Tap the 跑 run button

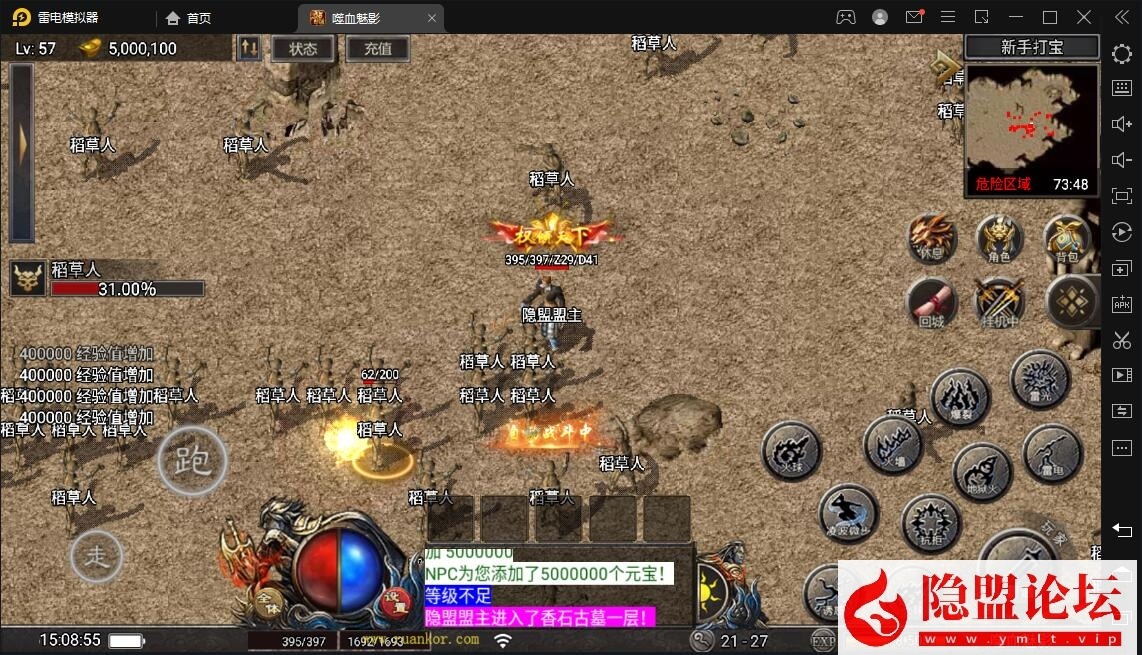192,461
